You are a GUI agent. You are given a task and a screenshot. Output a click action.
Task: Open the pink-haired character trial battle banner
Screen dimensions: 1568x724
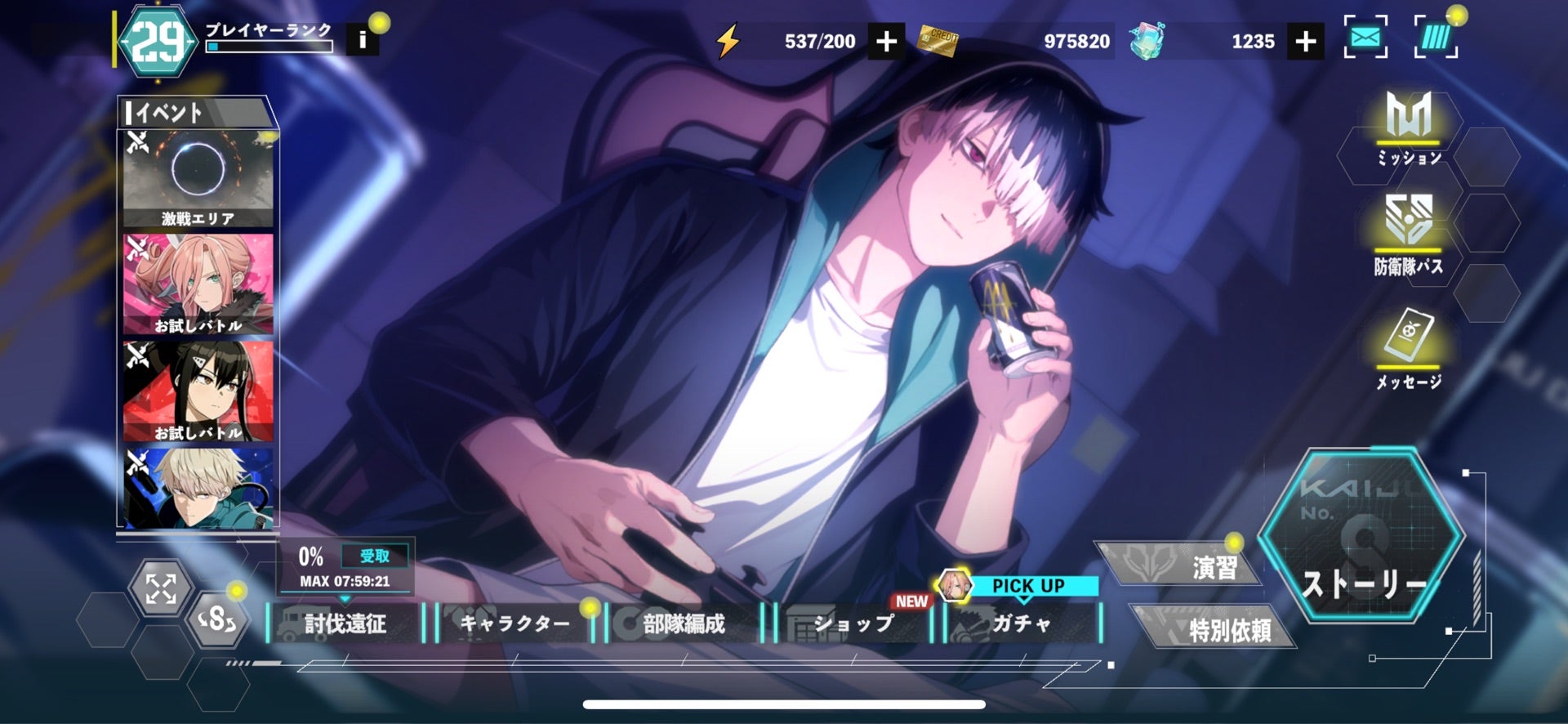[198, 284]
